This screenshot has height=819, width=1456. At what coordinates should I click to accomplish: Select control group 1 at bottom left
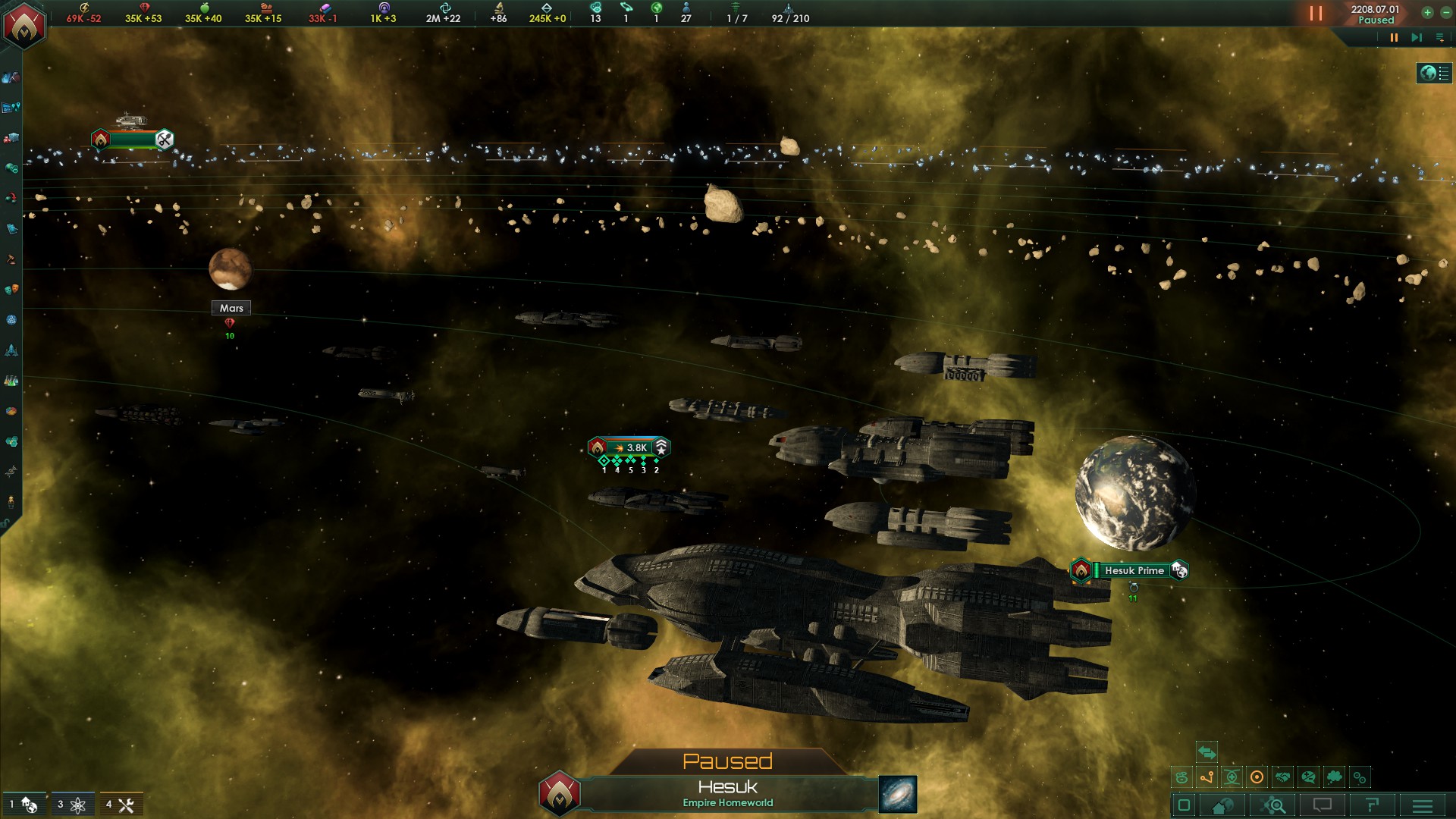[23, 805]
